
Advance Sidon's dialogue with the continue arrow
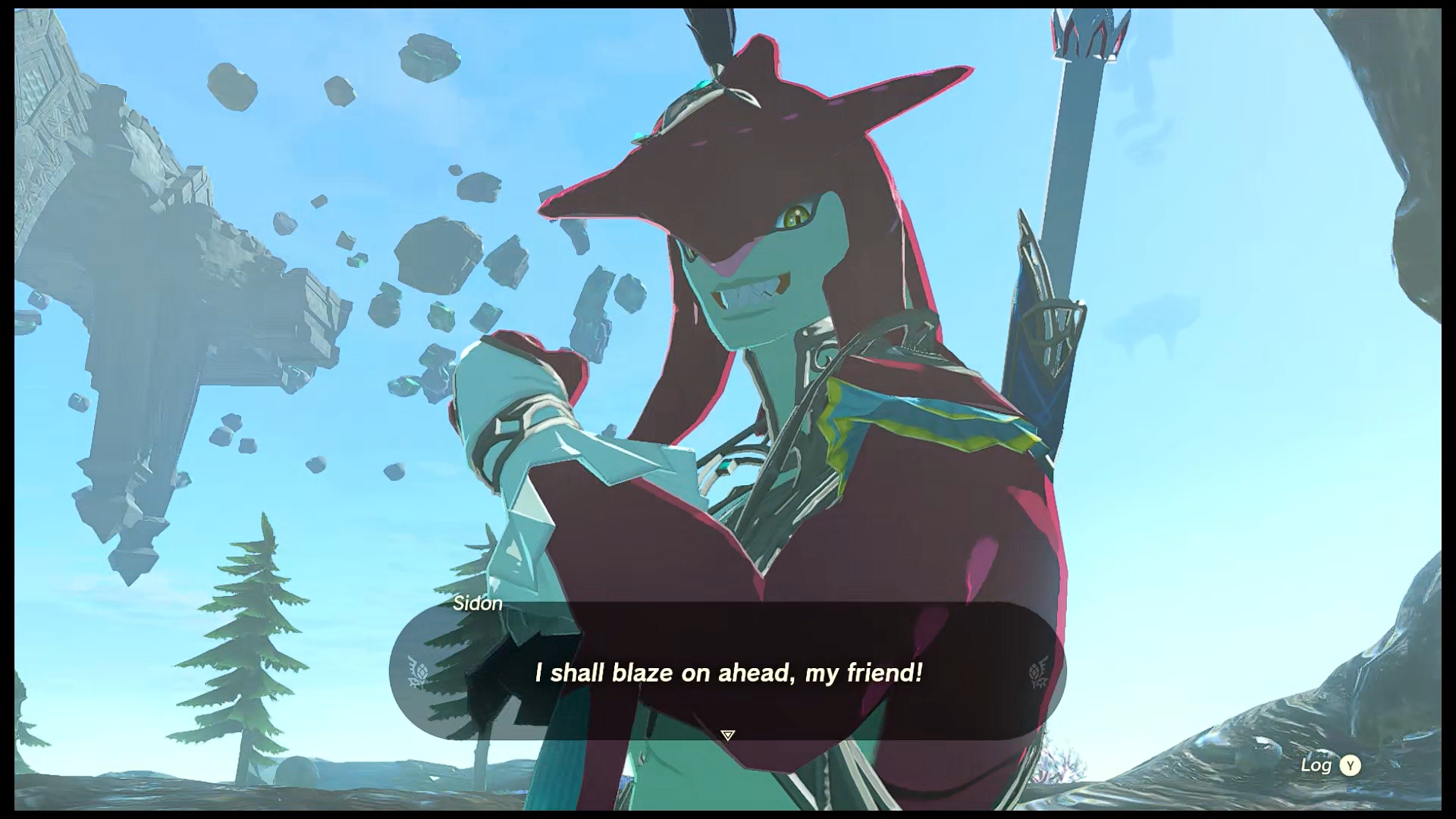728,735
